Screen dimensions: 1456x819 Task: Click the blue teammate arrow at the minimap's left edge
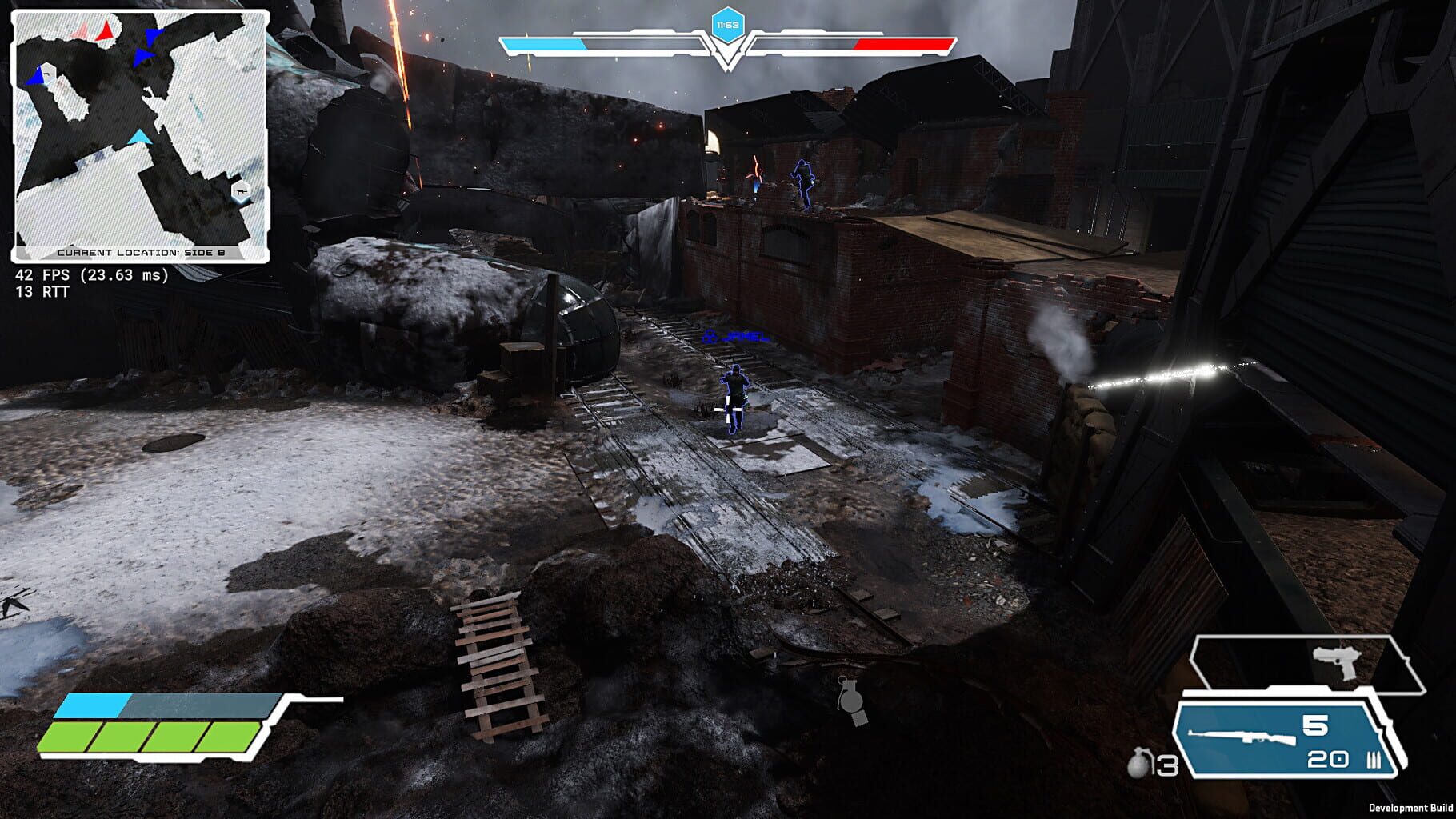point(34,75)
